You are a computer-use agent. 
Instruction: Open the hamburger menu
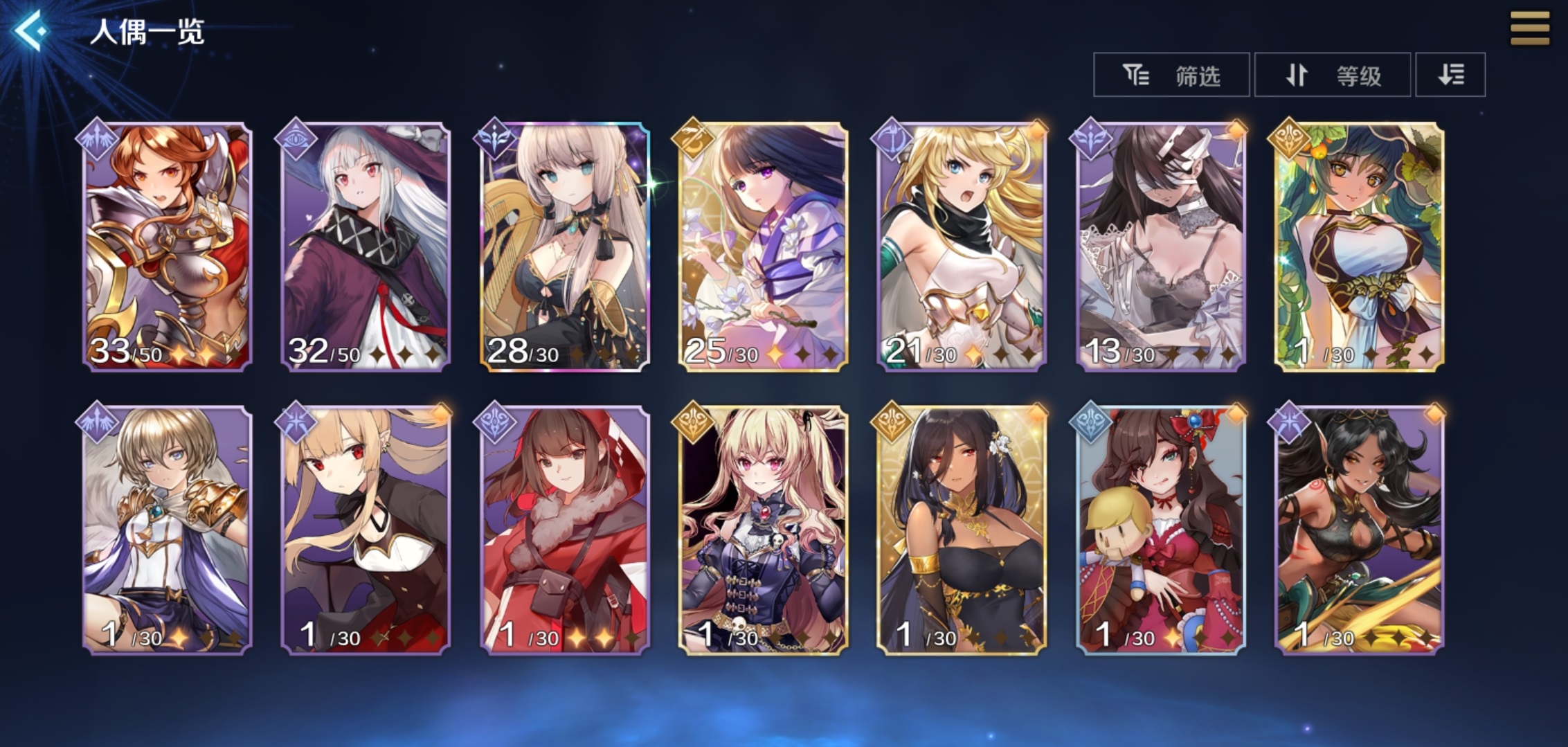click(1529, 29)
